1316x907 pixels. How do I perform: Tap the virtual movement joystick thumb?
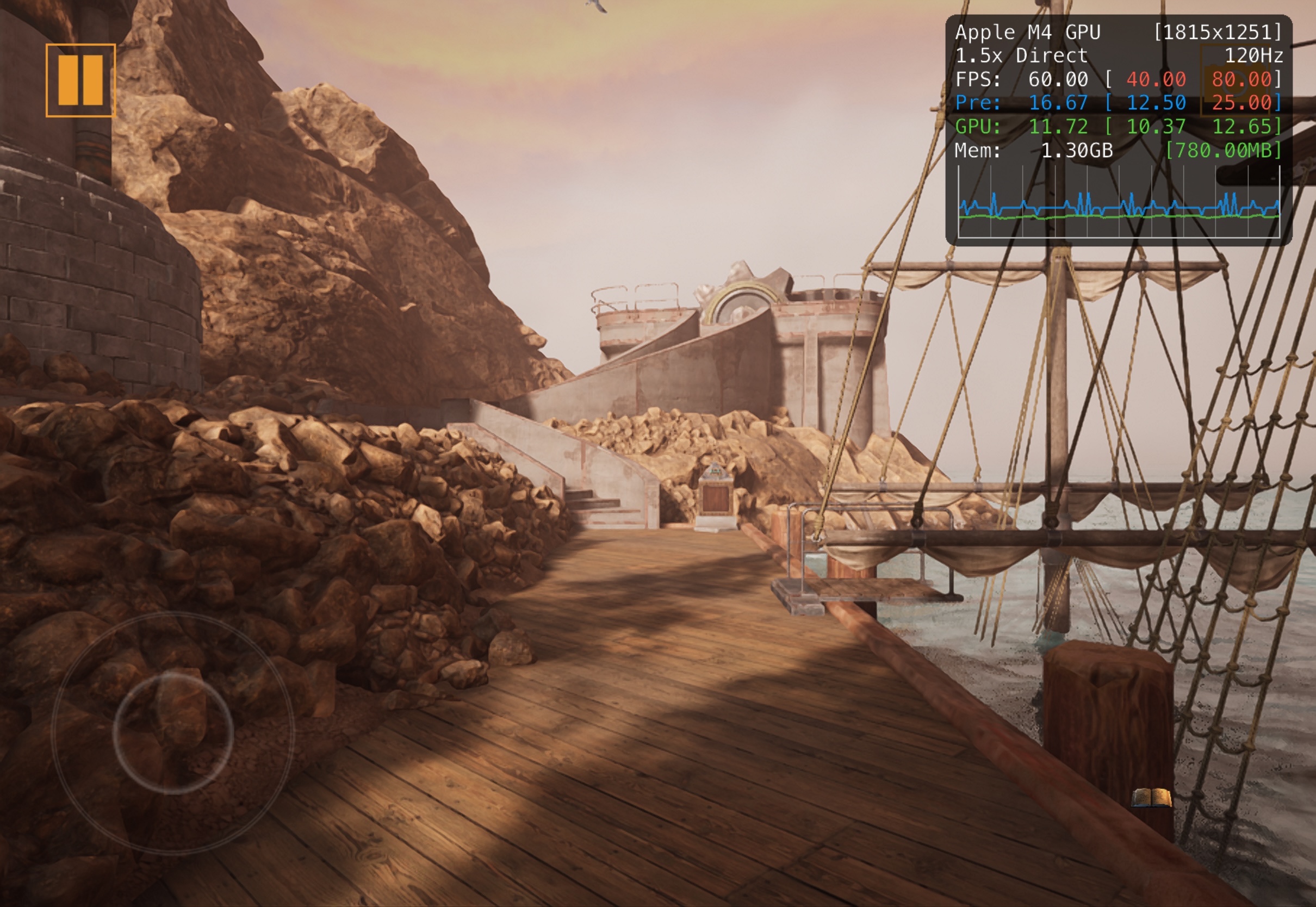(x=173, y=732)
